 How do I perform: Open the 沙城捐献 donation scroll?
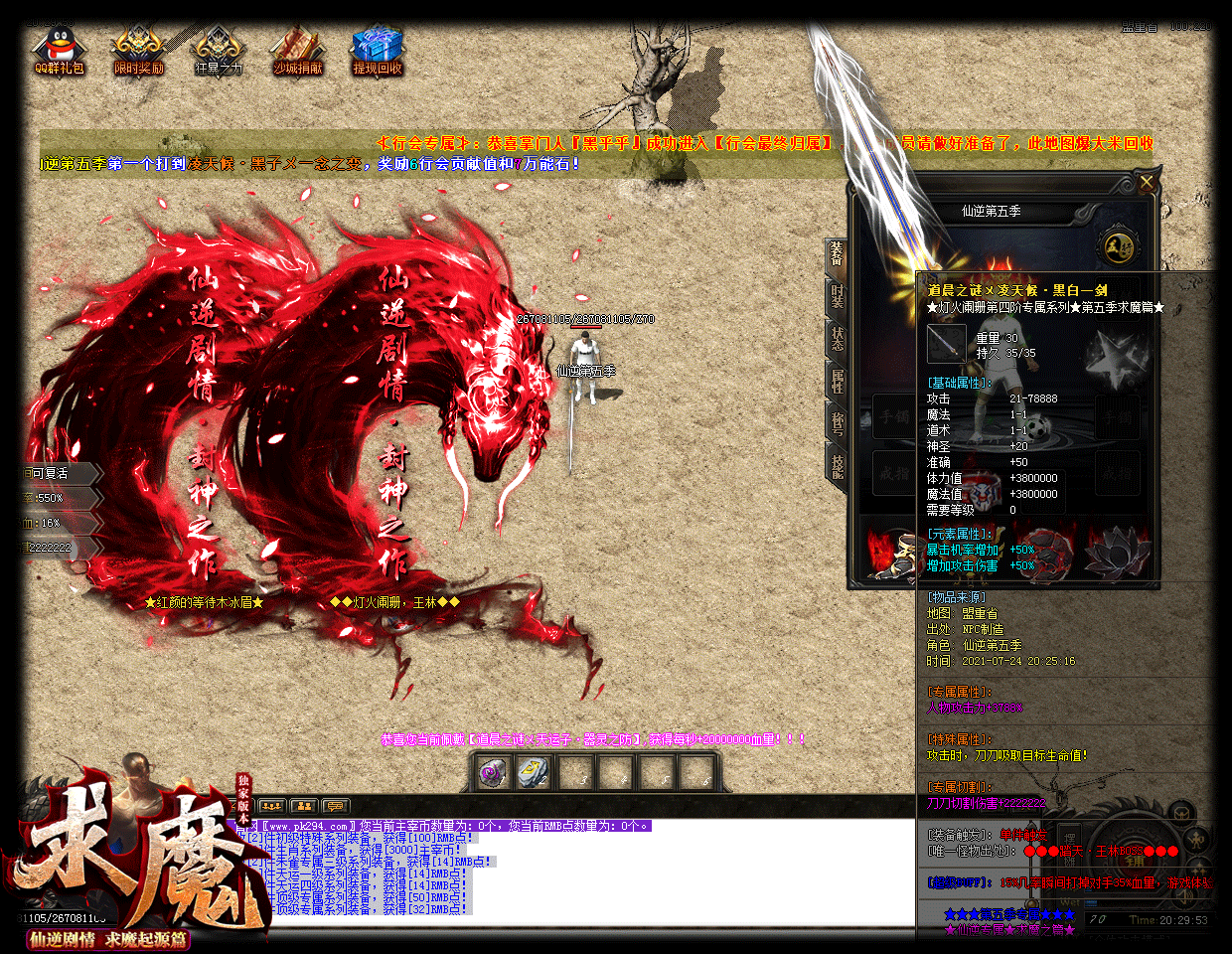coord(297,51)
